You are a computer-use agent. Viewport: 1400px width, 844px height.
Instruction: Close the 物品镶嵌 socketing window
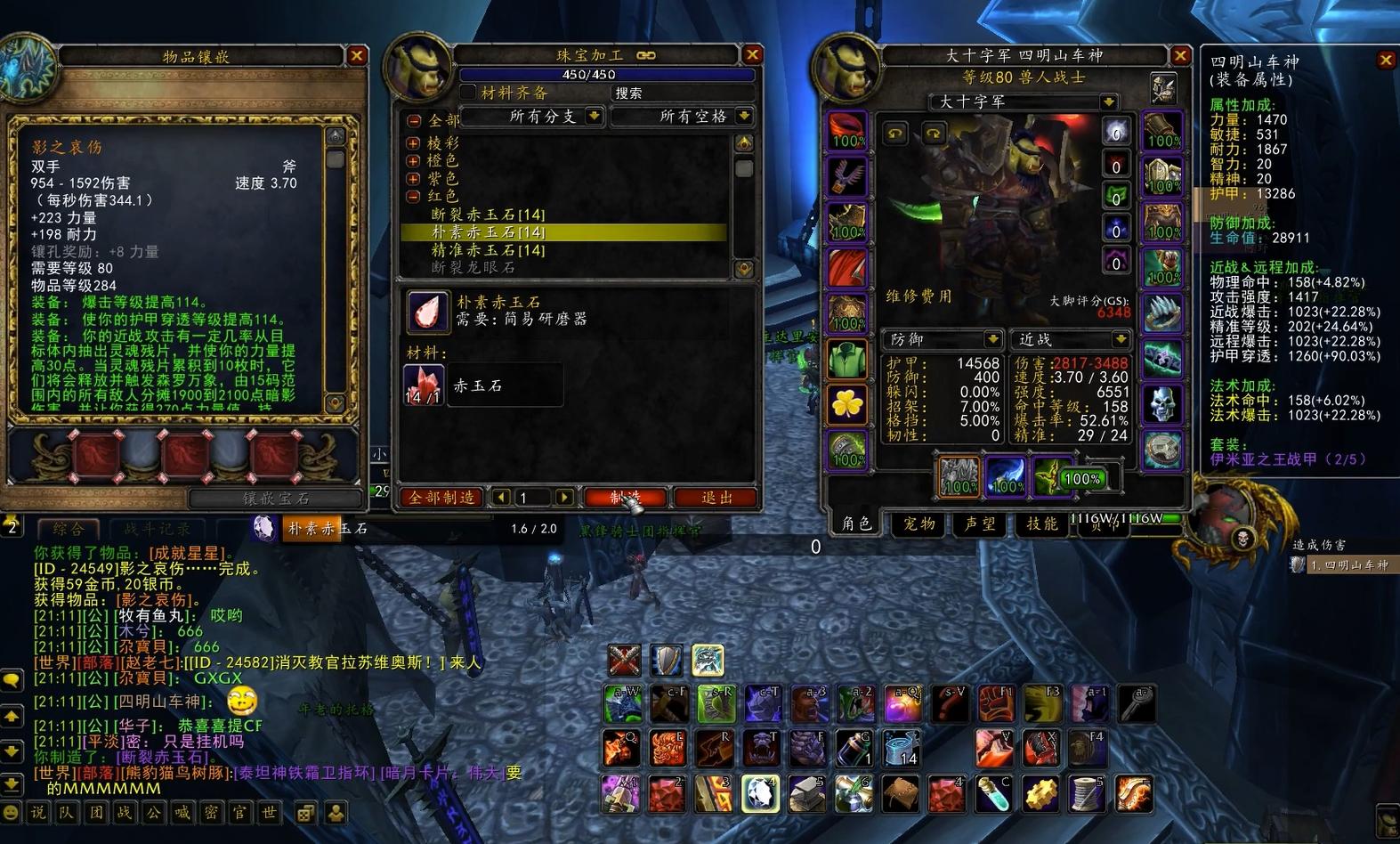[357, 56]
